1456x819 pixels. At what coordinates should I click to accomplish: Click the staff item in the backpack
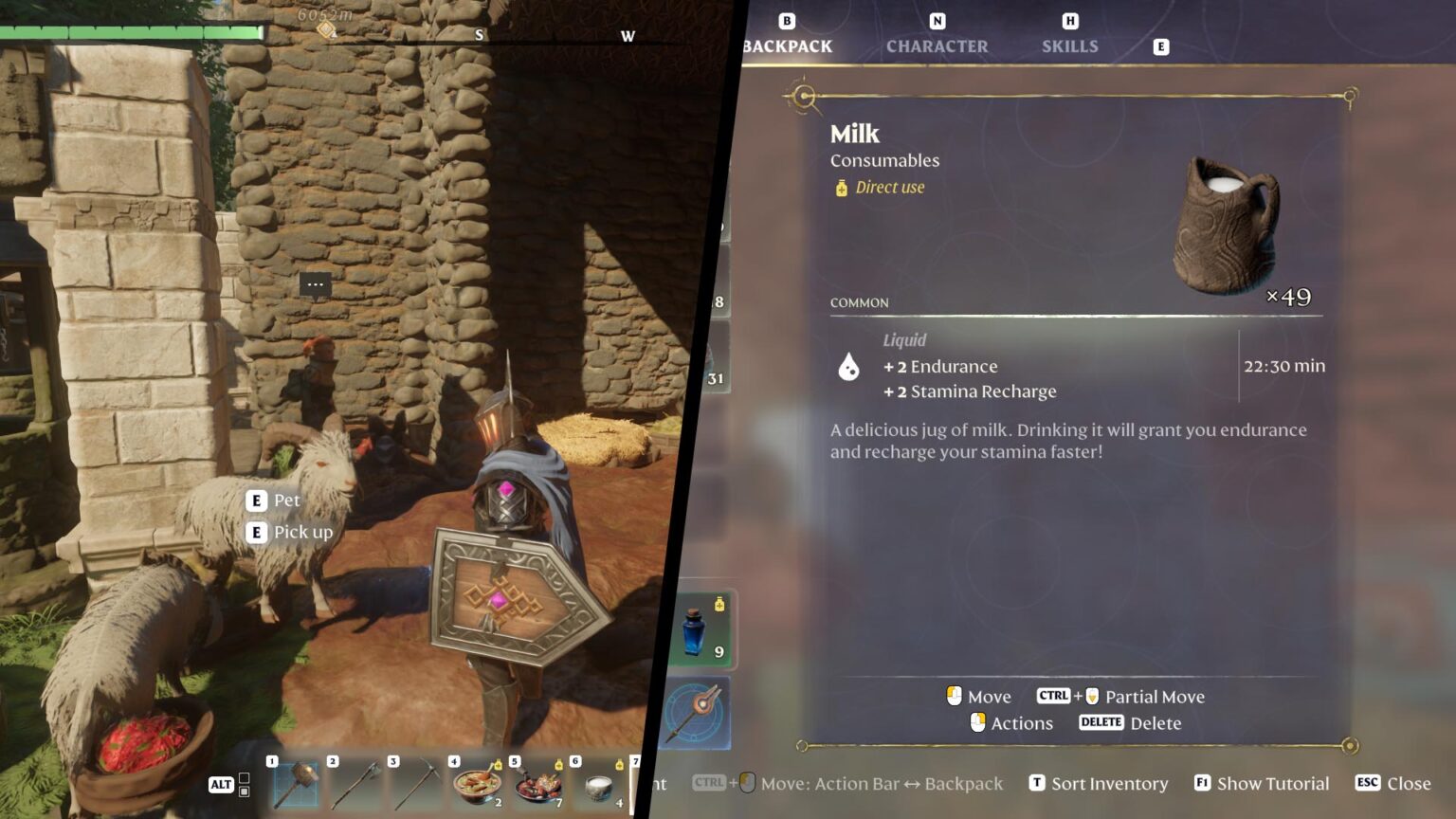point(700,711)
